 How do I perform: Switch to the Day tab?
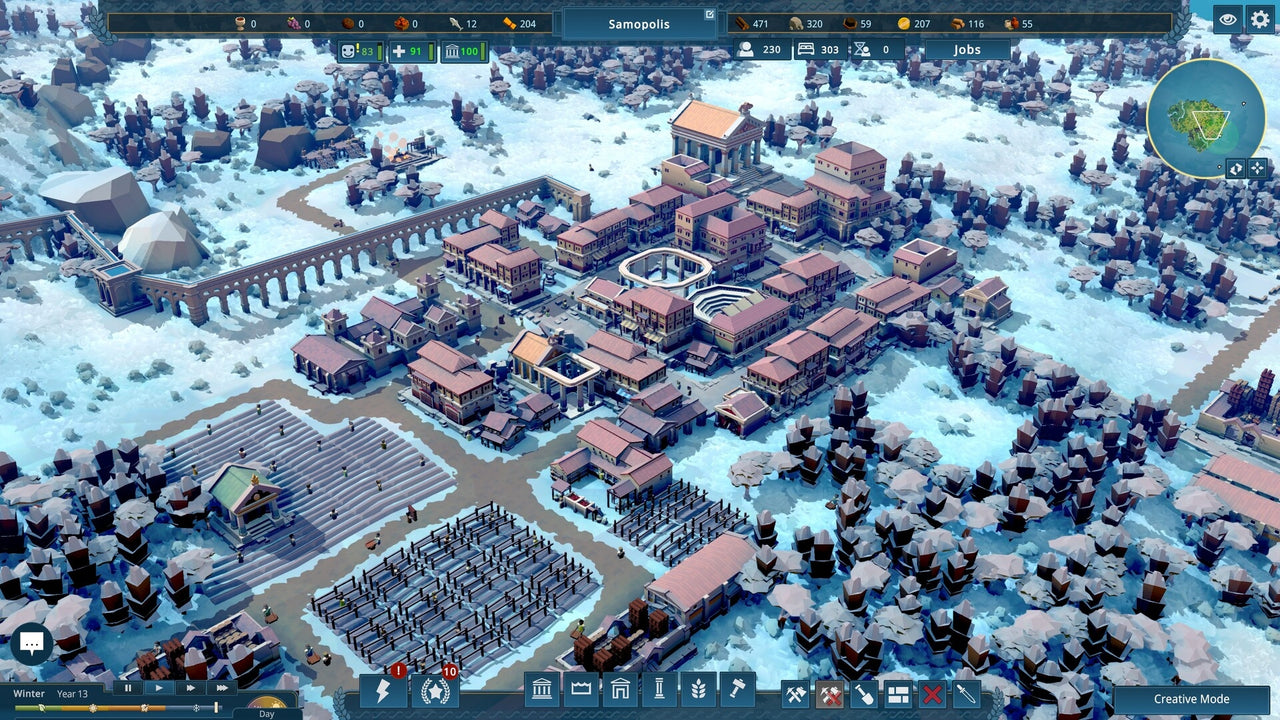click(266, 713)
